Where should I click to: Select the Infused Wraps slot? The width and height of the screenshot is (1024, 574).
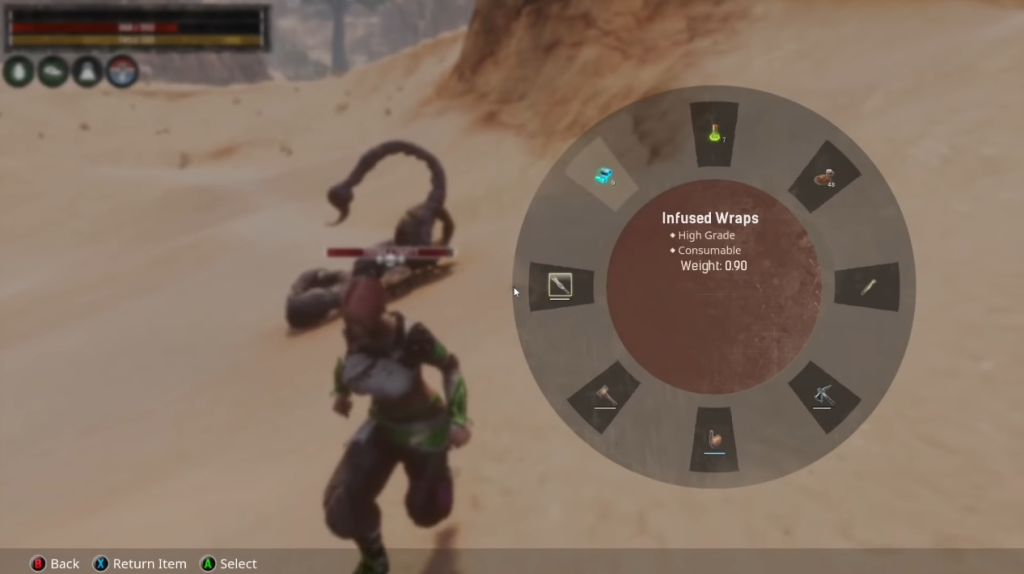tap(602, 176)
